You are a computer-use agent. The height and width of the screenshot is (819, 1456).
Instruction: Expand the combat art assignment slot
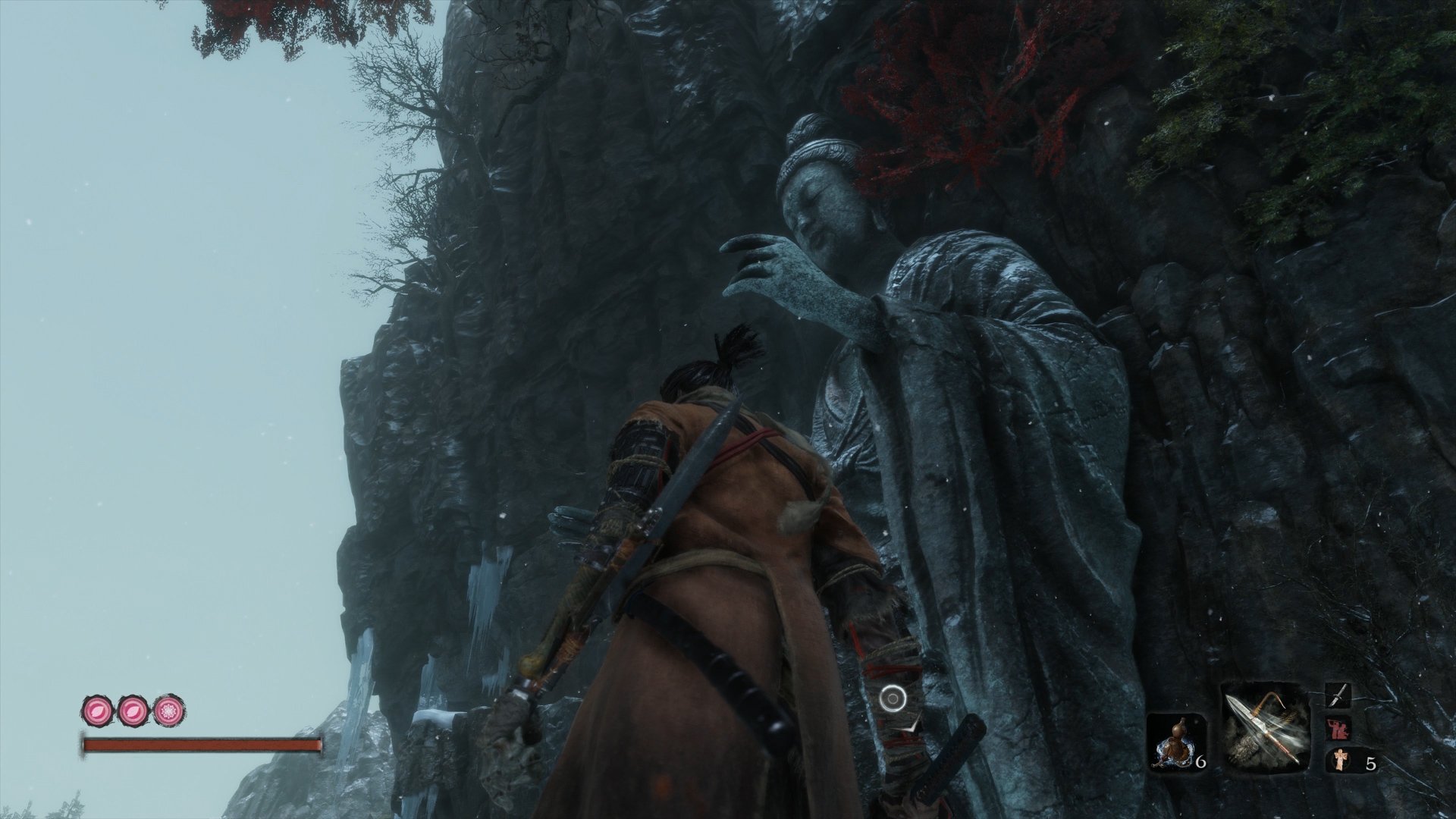[x=1338, y=728]
